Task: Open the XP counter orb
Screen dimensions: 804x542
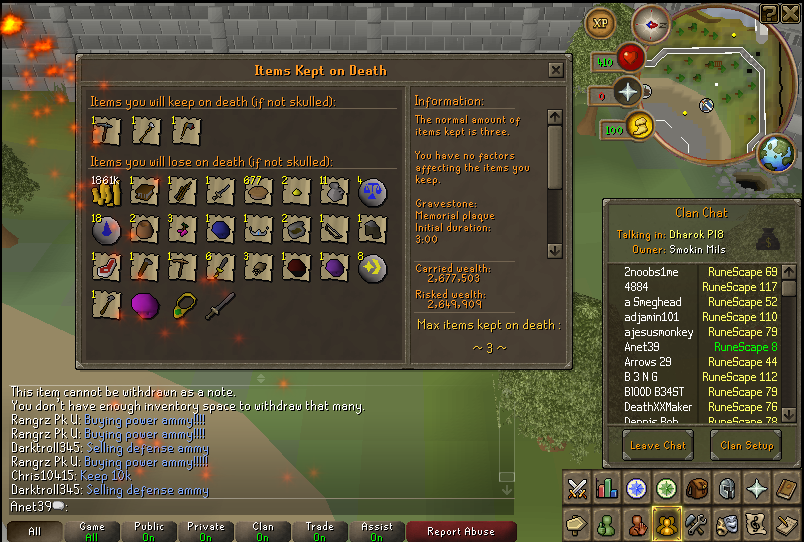Action: 601,23
